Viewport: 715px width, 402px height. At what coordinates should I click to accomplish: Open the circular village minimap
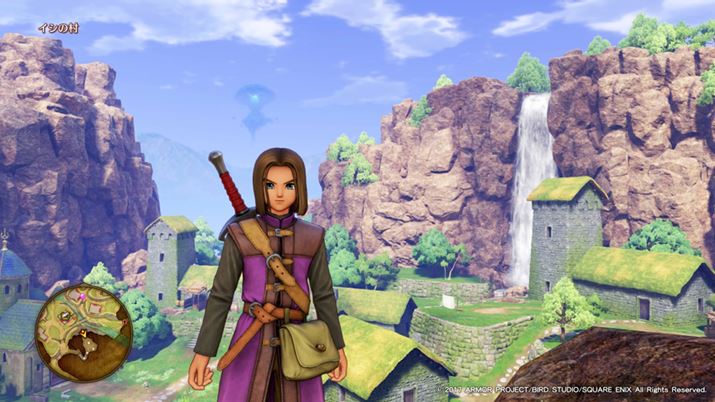click(83, 326)
